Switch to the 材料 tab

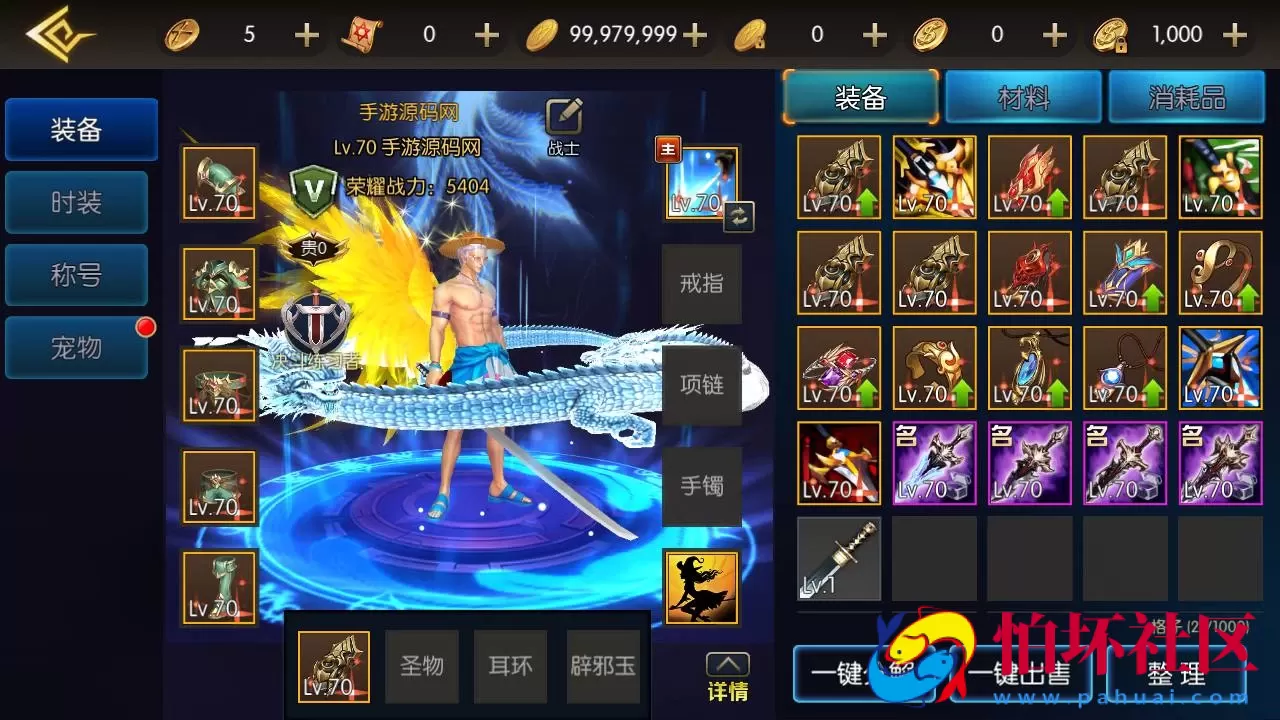[1023, 97]
